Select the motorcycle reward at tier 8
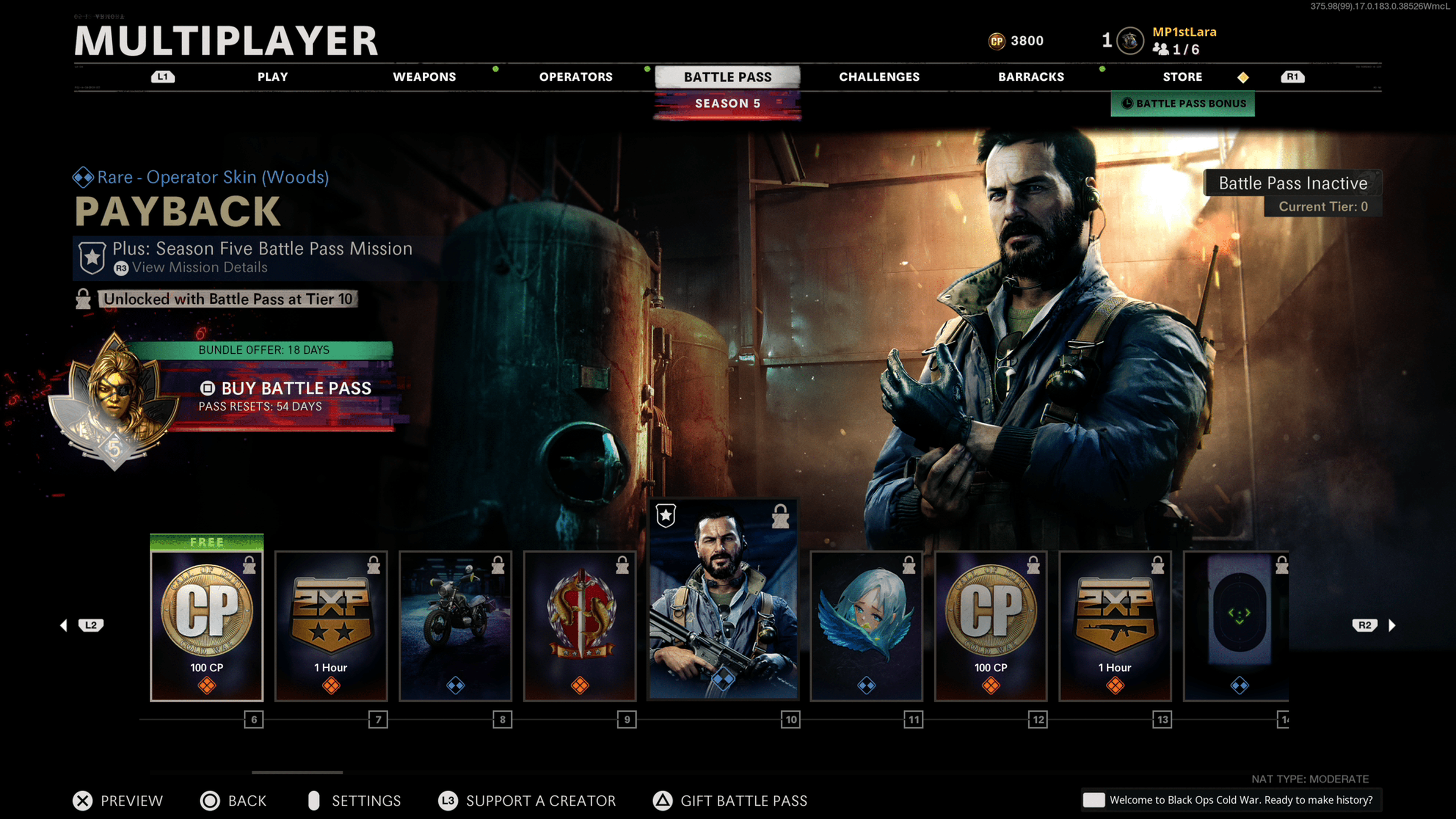1456x819 pixels. click(x=455, y=625)
